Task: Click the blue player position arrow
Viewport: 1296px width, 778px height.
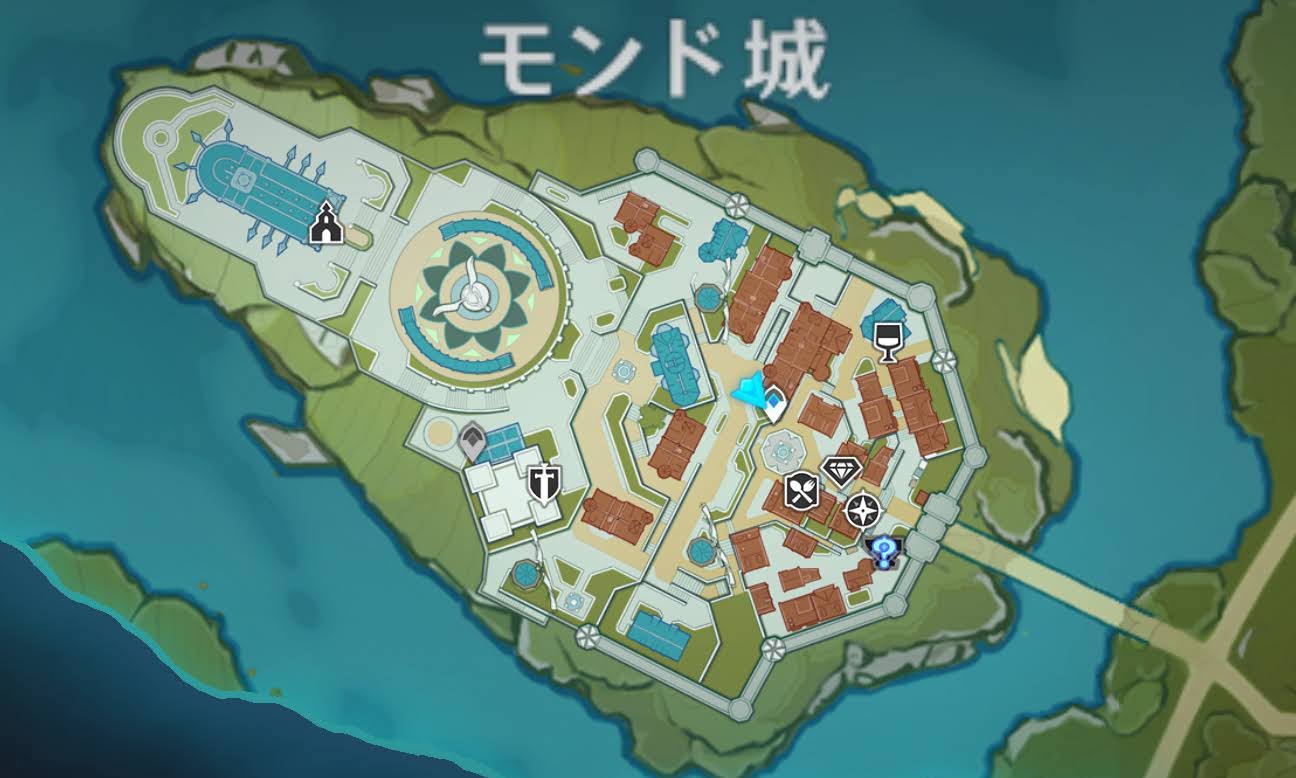Action: [748, 393]
